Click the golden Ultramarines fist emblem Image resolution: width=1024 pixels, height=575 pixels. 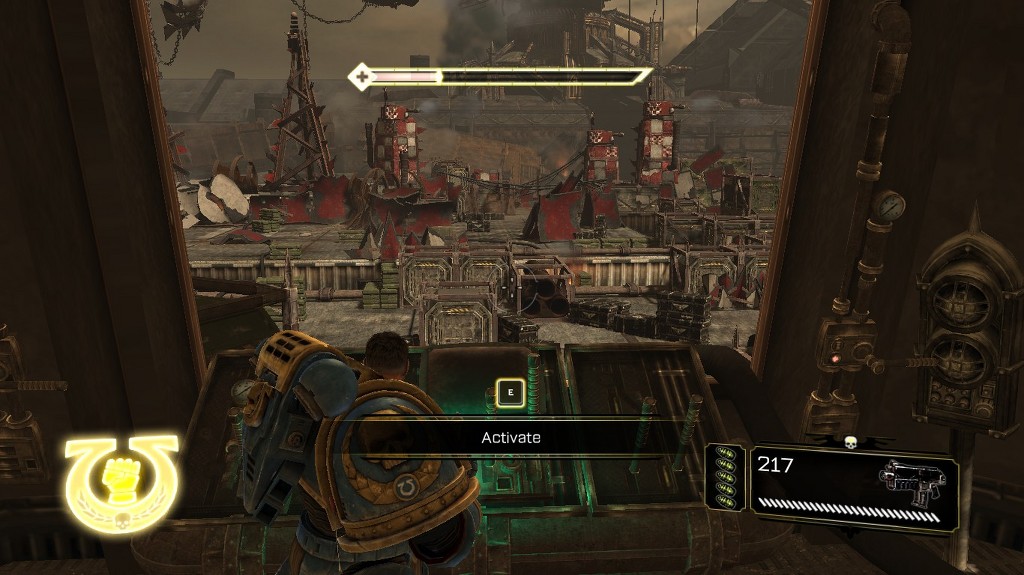121,482
